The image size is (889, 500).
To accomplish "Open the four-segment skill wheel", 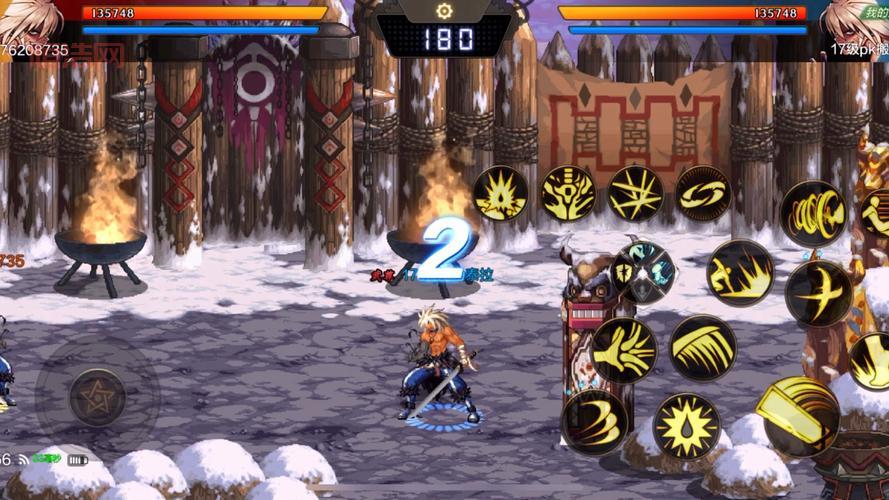I will (643, 273).
